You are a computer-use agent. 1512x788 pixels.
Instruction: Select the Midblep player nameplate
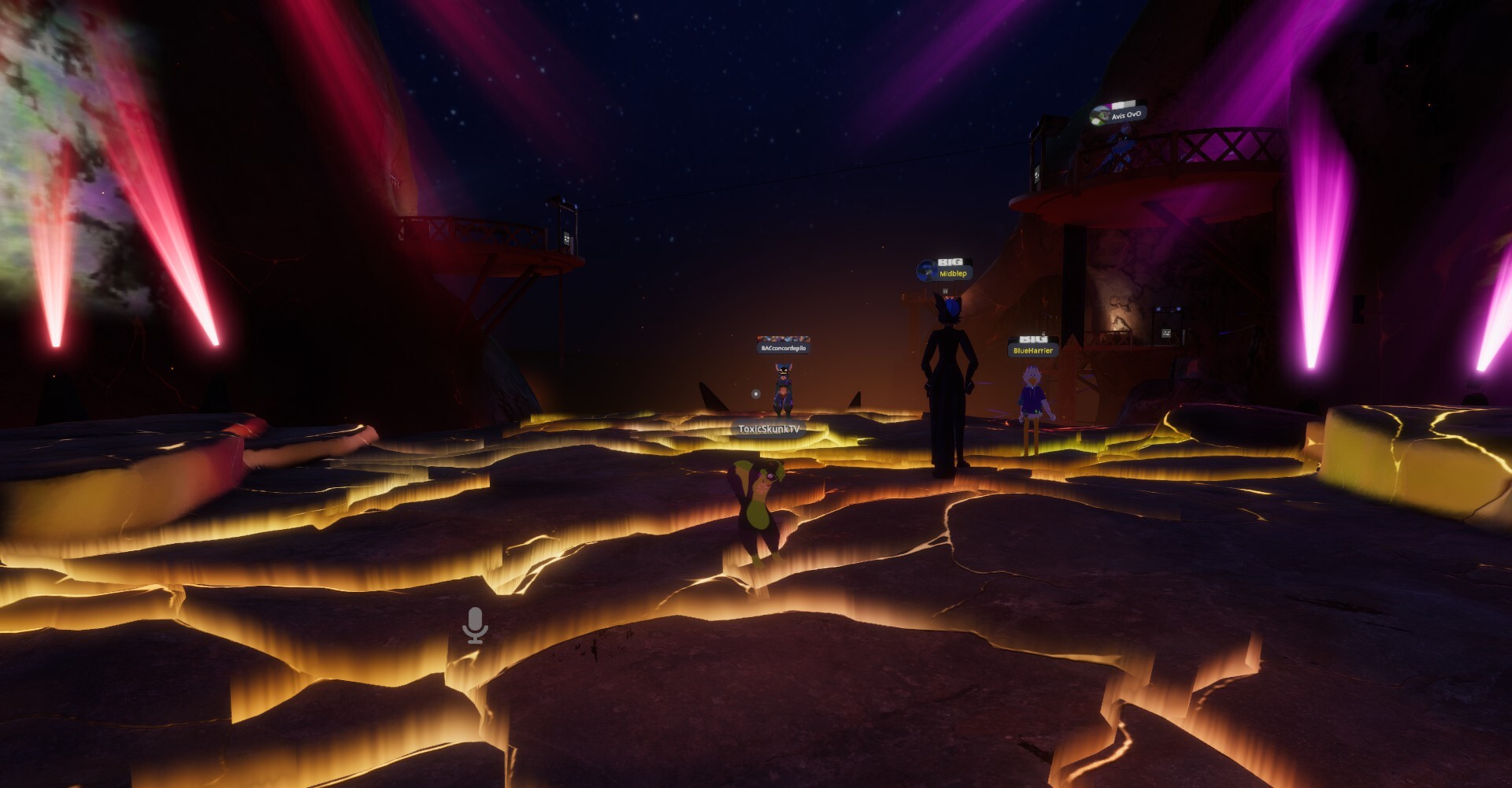952,274
